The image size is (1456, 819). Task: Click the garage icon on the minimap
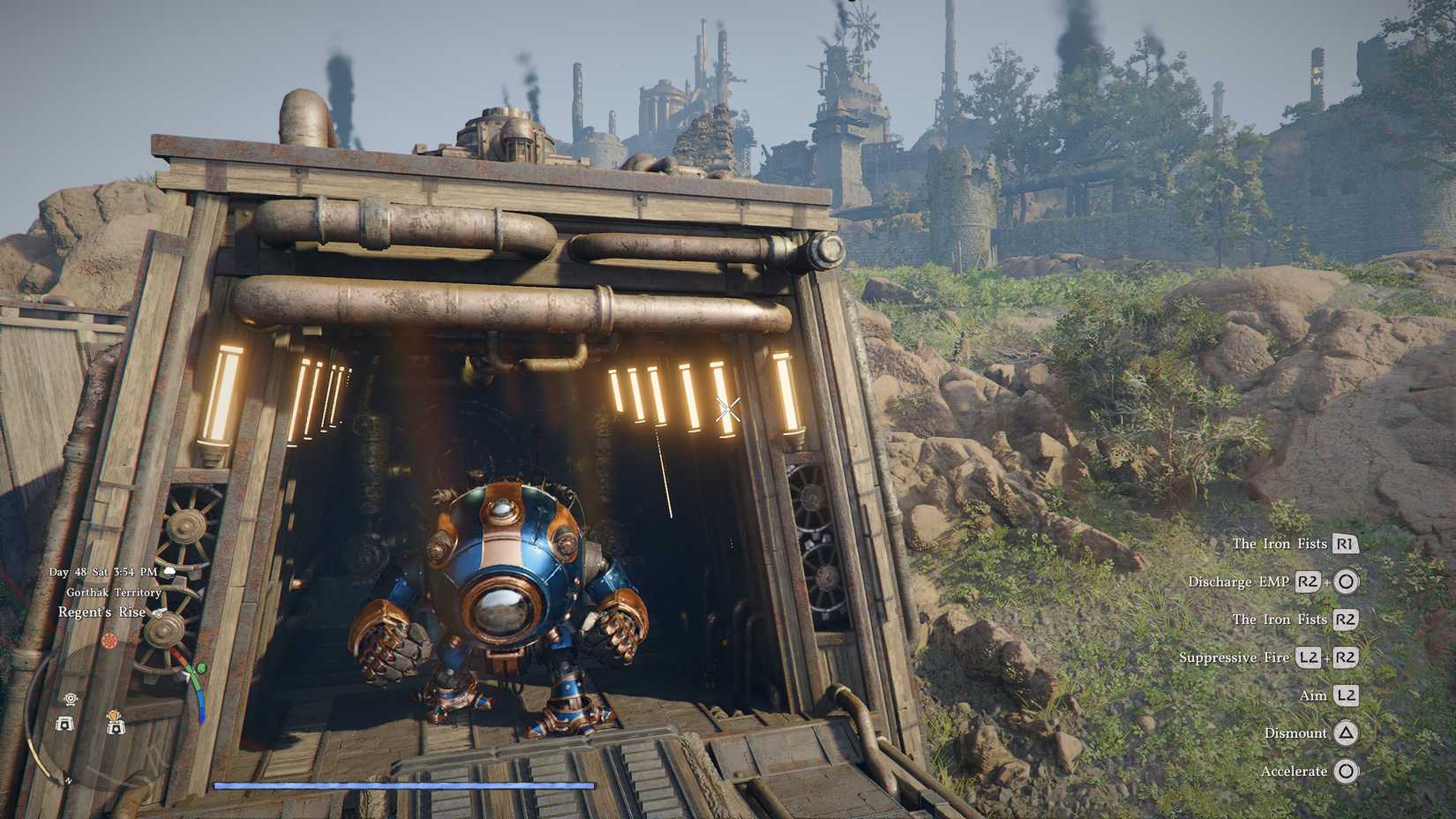point(64,725)
